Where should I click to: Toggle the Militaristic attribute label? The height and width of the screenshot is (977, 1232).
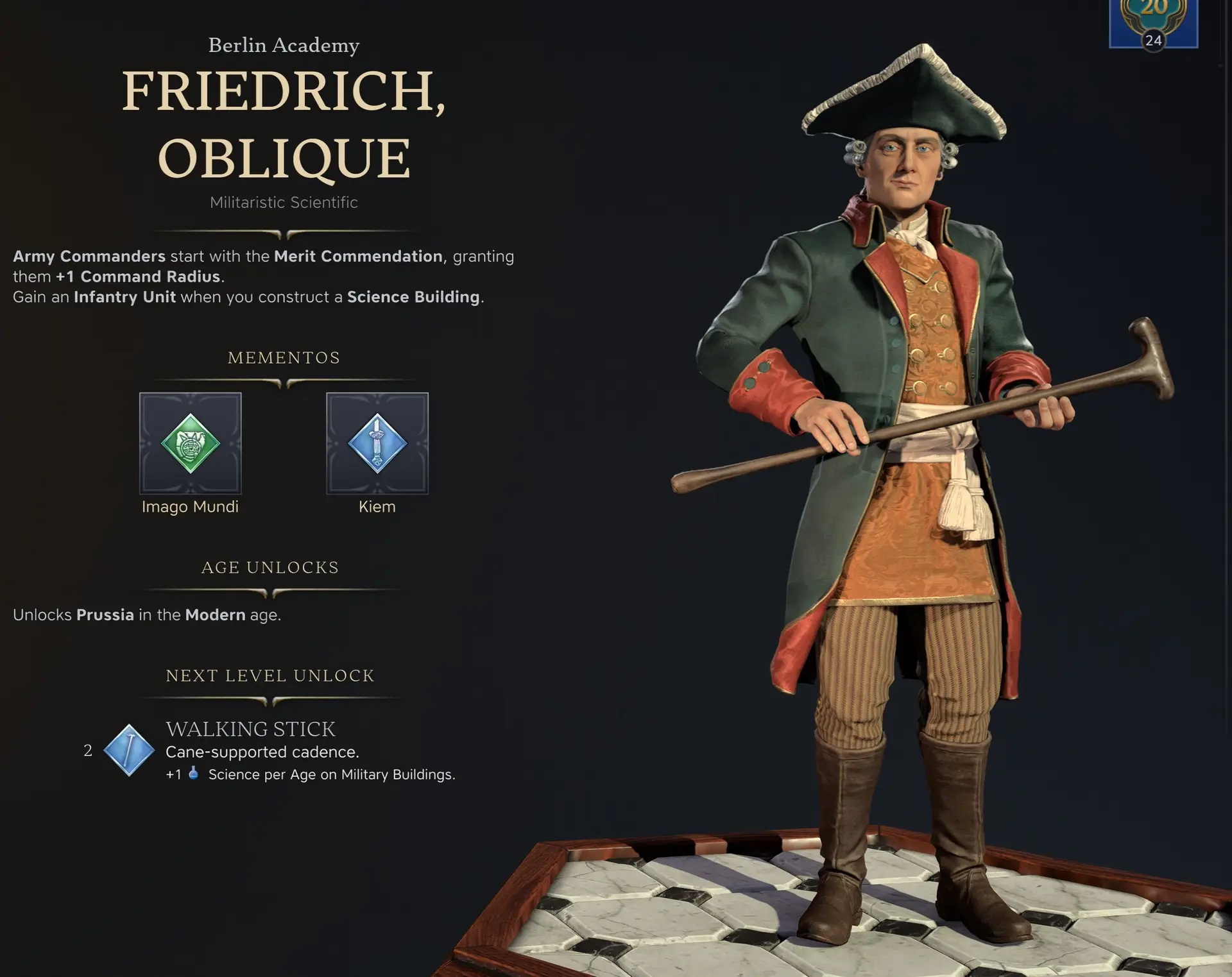pyautogui.click(x=246, y=202)
